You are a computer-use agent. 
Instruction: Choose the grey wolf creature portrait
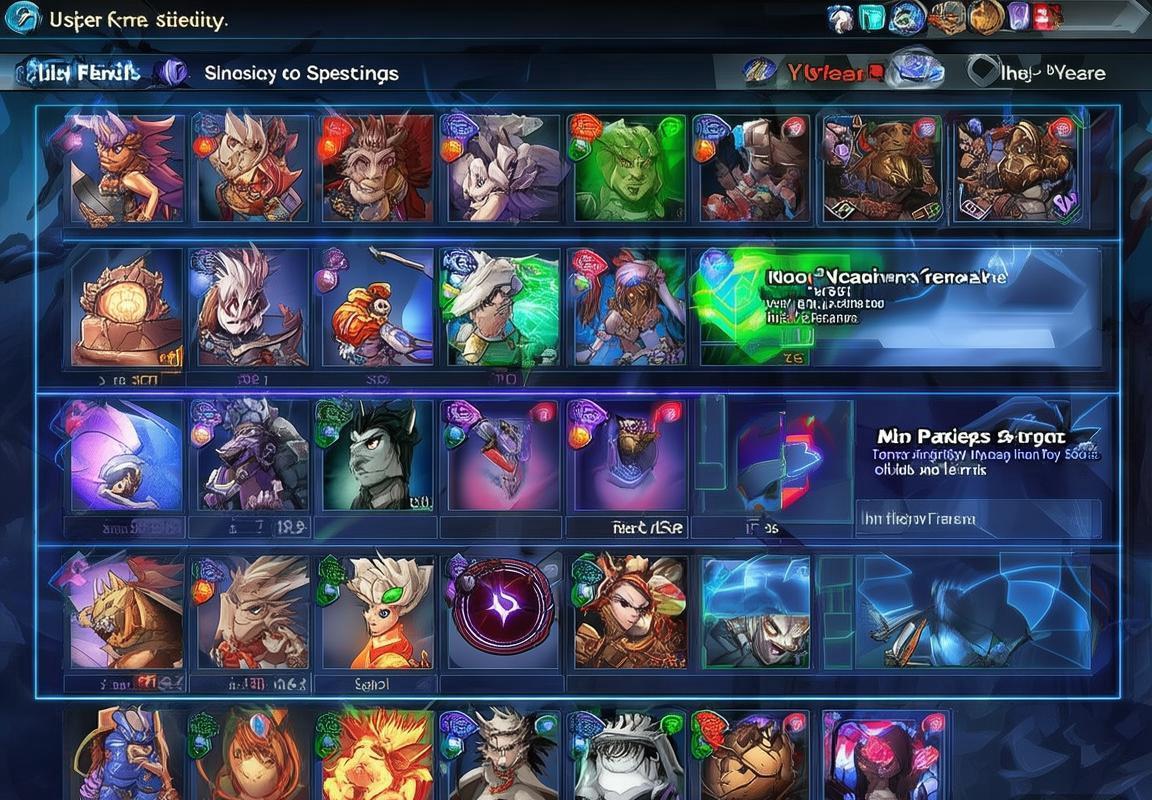251,455
